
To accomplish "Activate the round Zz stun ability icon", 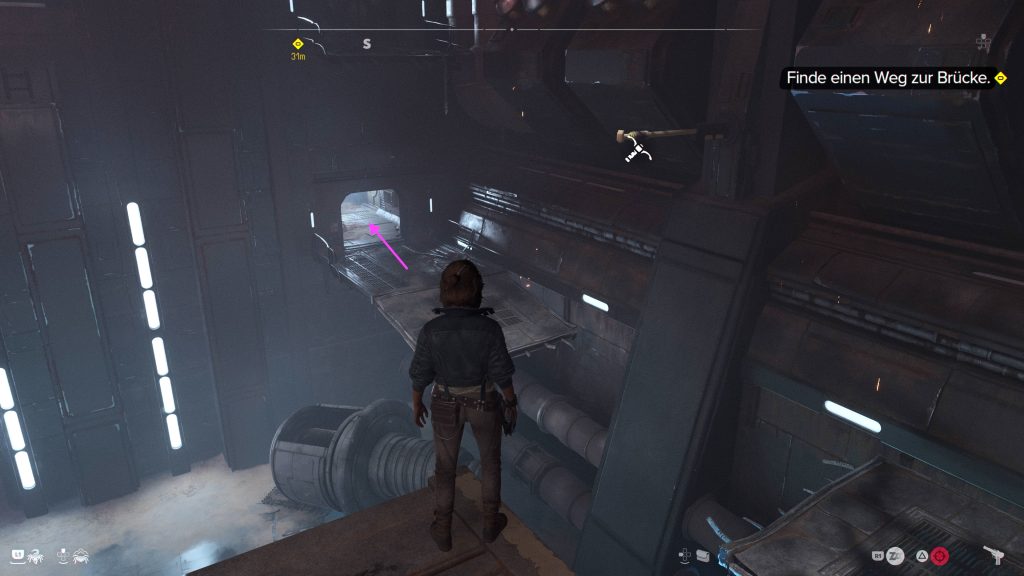I will [x=896, y=555].
